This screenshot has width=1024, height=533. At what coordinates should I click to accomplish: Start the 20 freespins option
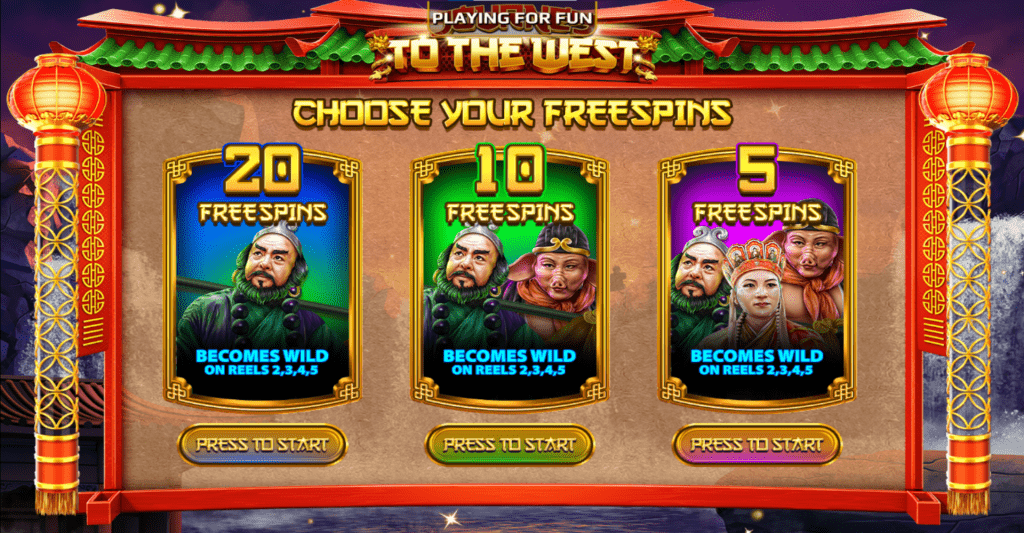point(262,444)
